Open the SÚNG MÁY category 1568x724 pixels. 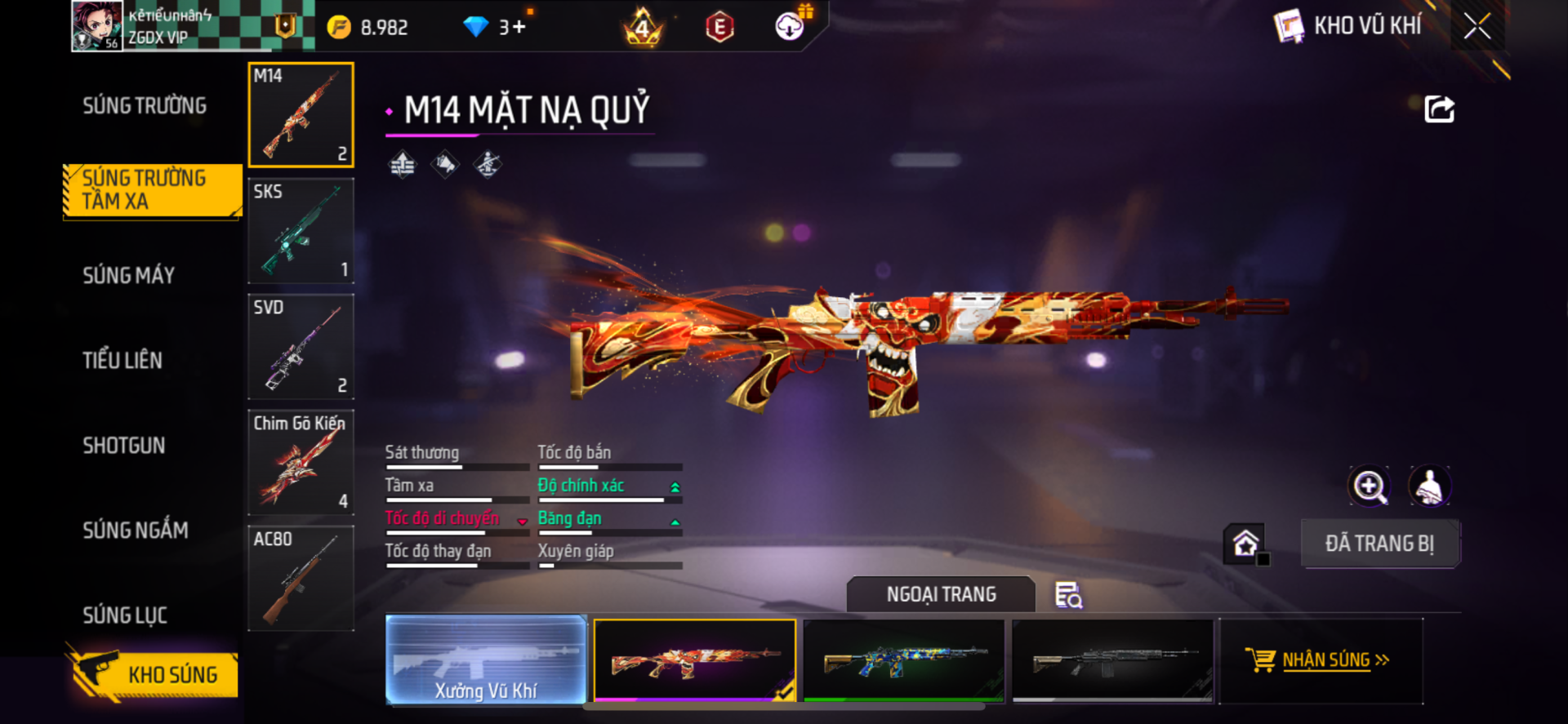tap(129, 276)
